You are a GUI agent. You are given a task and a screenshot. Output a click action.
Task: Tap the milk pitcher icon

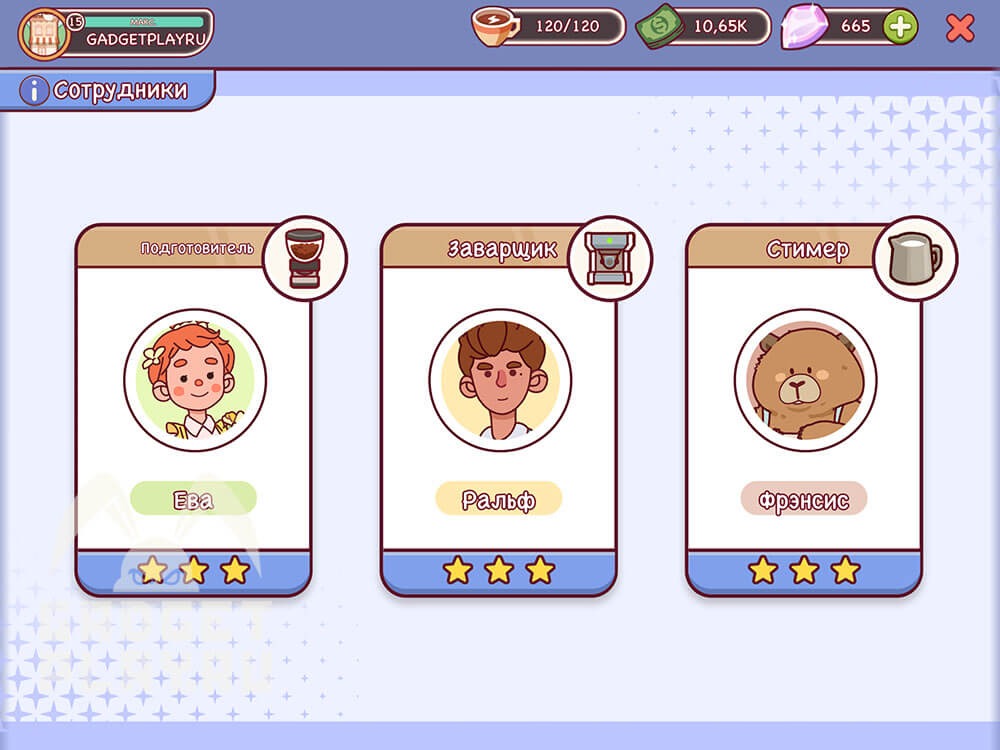point(914,258)
